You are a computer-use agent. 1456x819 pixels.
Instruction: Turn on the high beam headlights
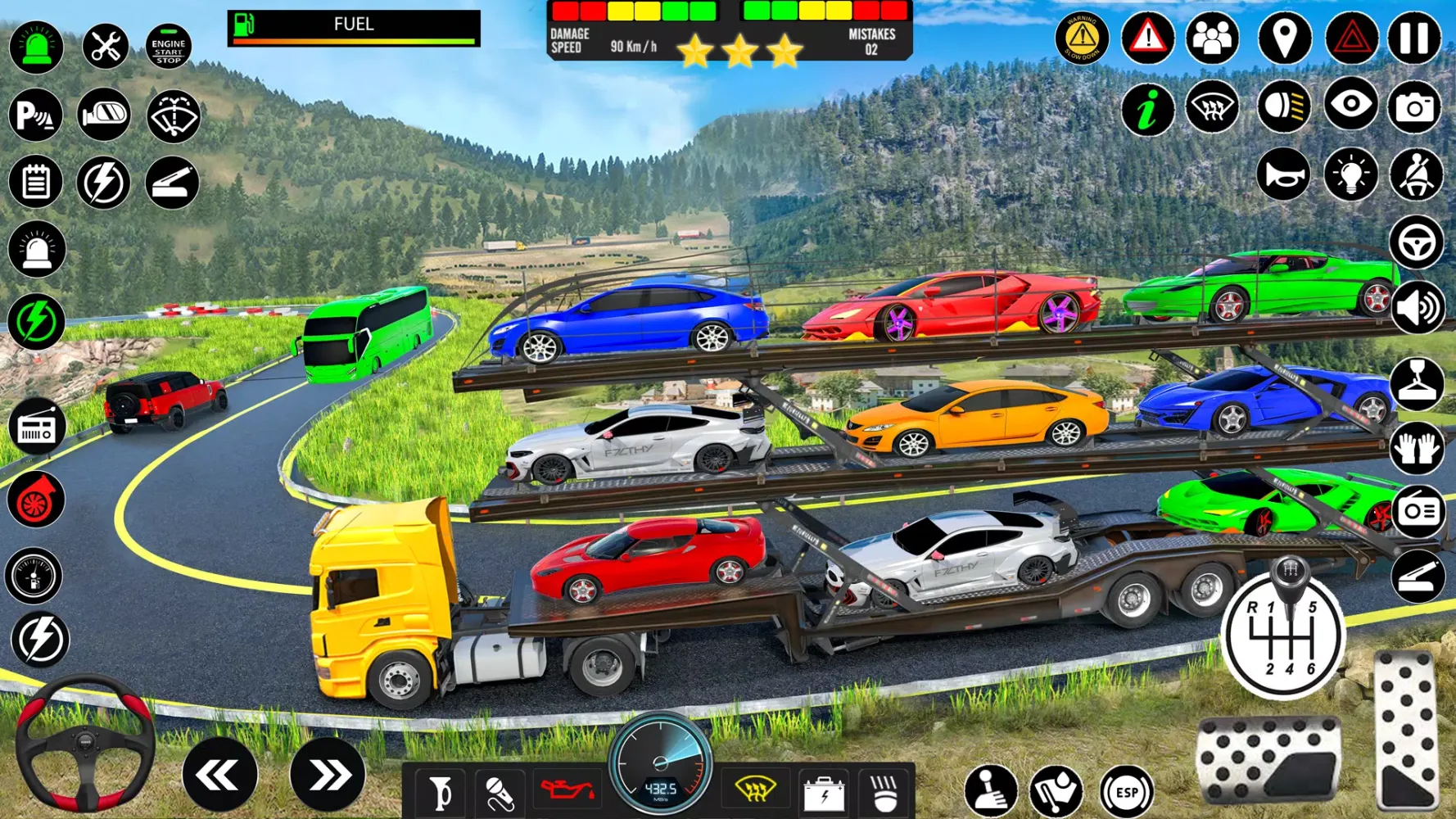click(1284, 106)
